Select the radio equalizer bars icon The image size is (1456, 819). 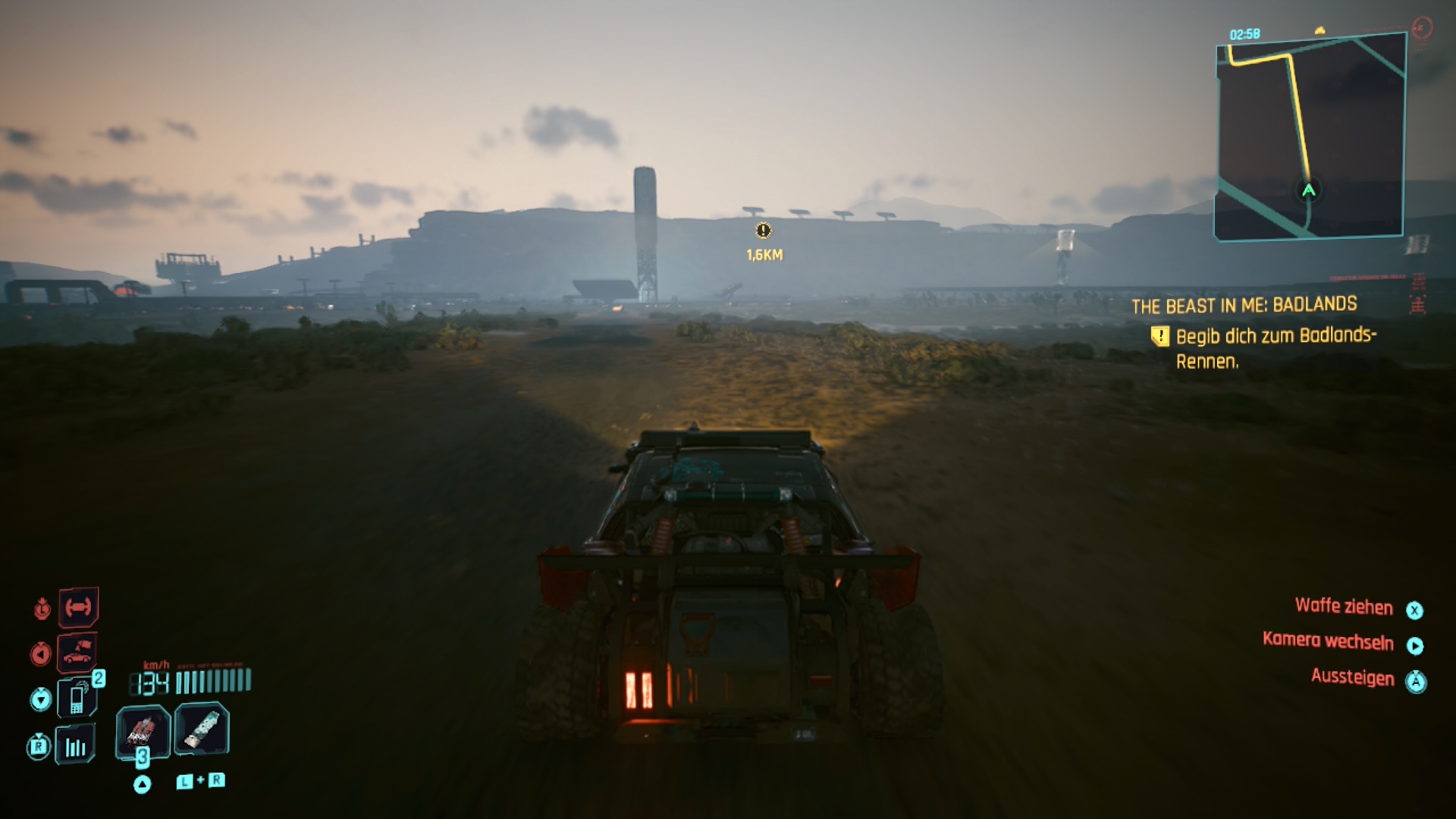(x=76, y=747)
